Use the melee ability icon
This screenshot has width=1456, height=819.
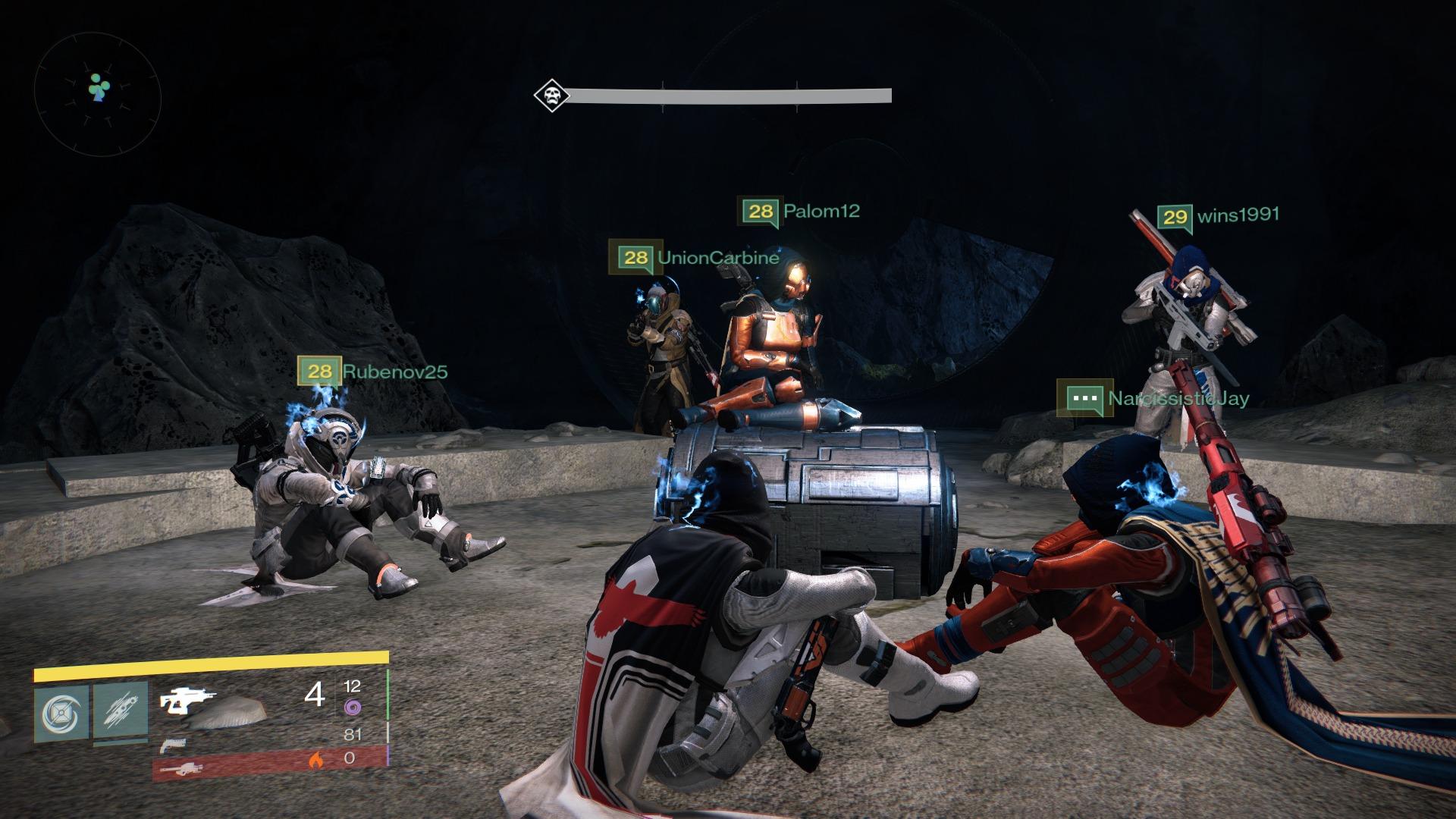(121, 711)
